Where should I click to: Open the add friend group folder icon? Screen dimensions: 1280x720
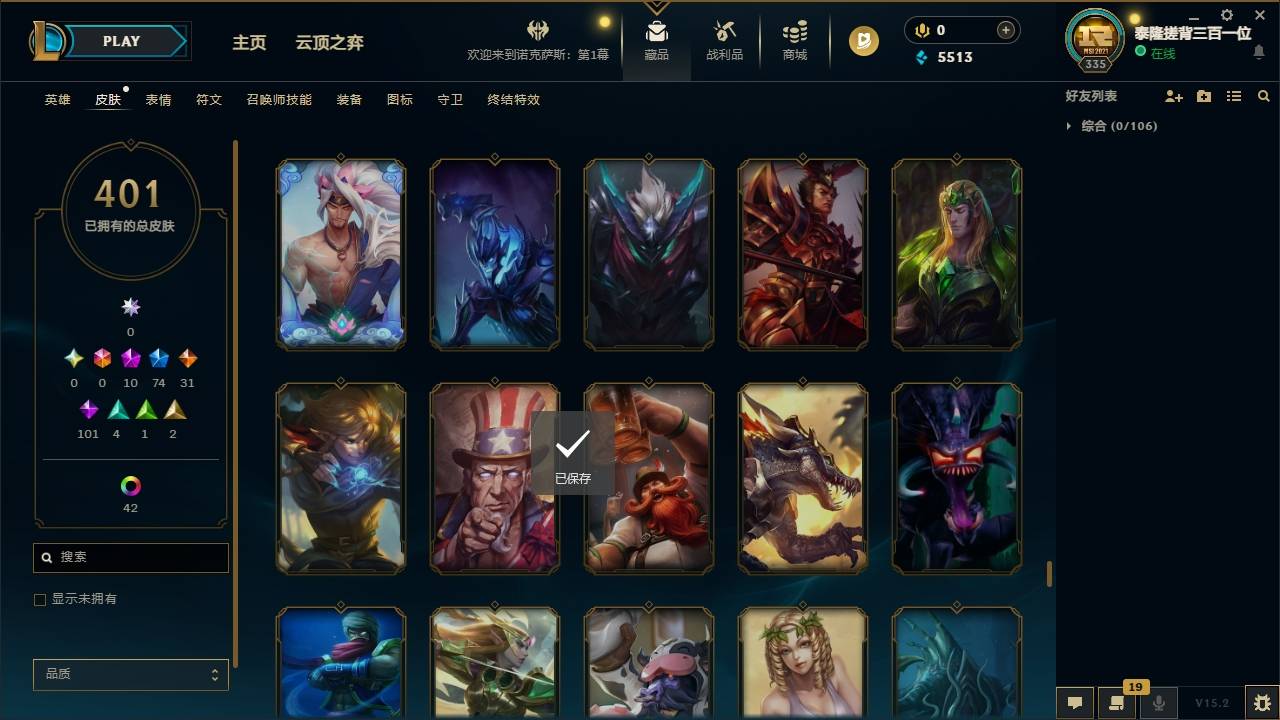[x=1204, y=95]
